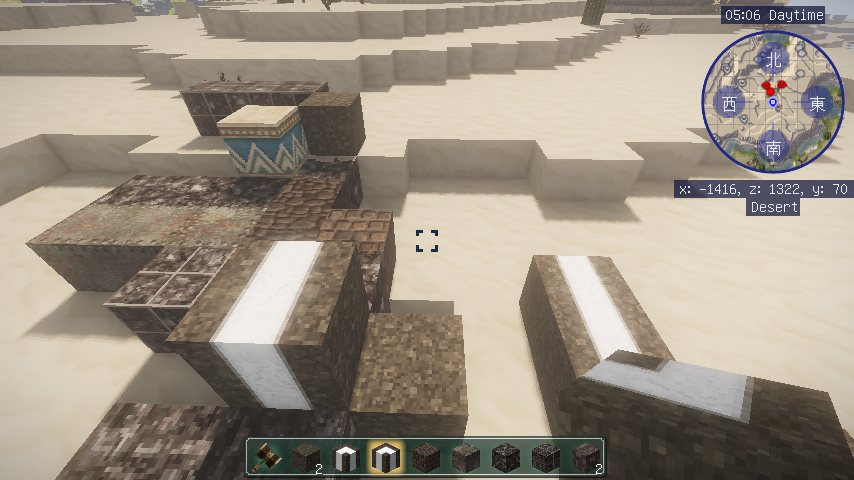The width and height of the screenshot is (854, 480).
Task: Select the east 東 marker on the minimap
Action: (818, 103)
